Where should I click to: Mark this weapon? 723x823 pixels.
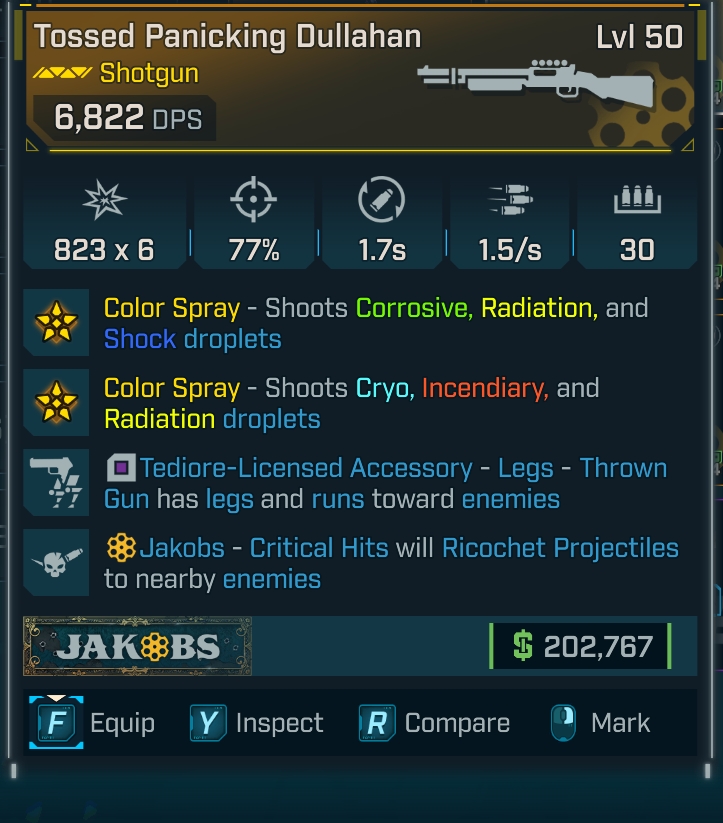(600, 723)
